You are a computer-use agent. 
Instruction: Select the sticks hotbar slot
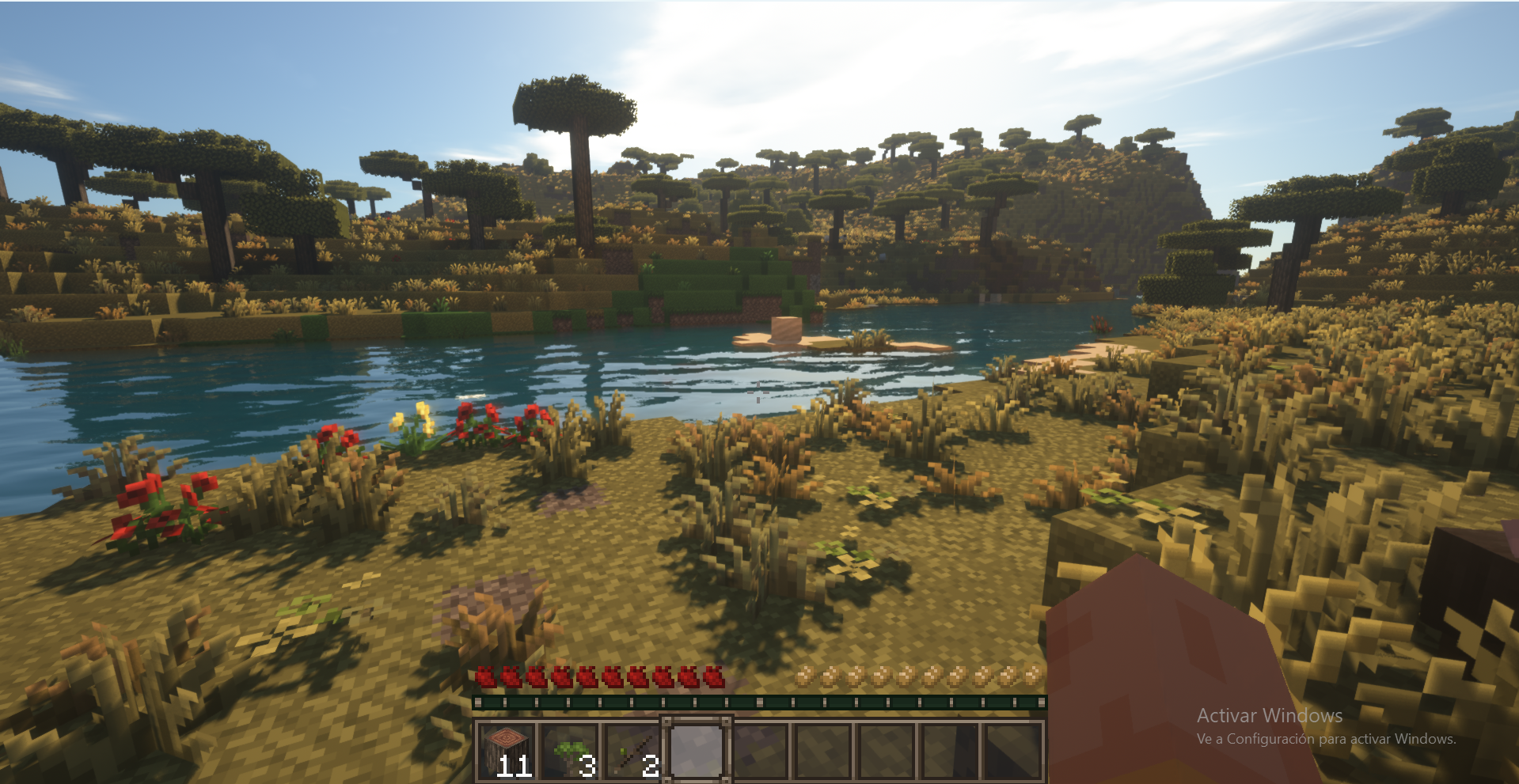coord(633,750)
